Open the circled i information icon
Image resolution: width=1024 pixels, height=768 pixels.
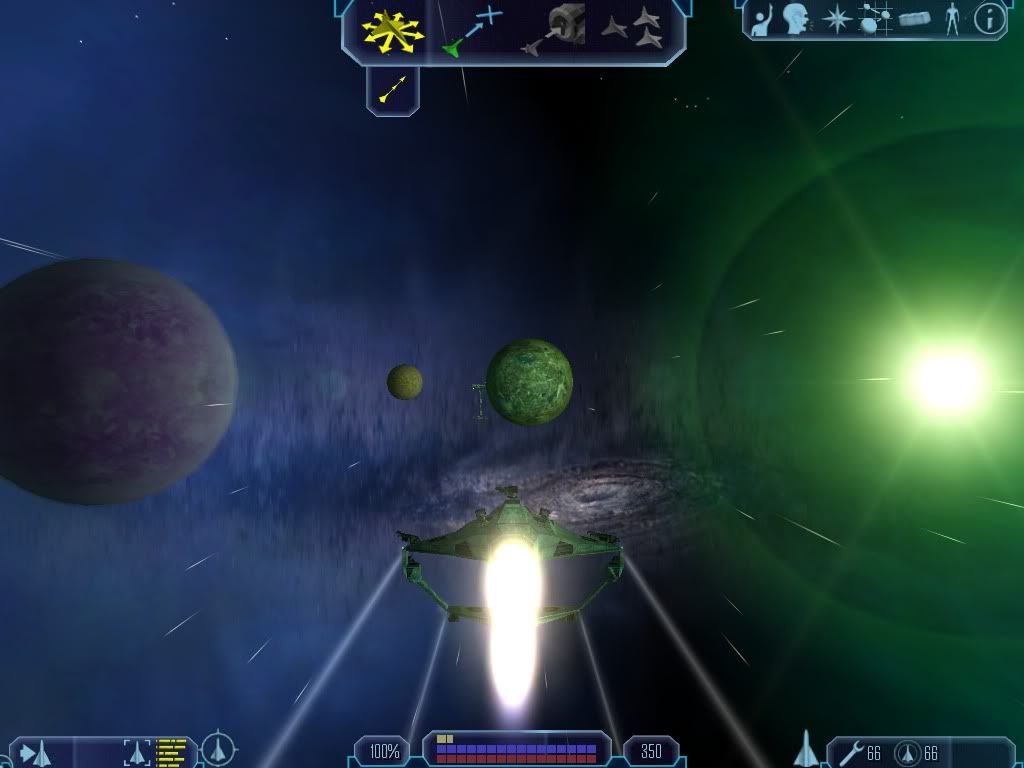[x=989, y=19]
